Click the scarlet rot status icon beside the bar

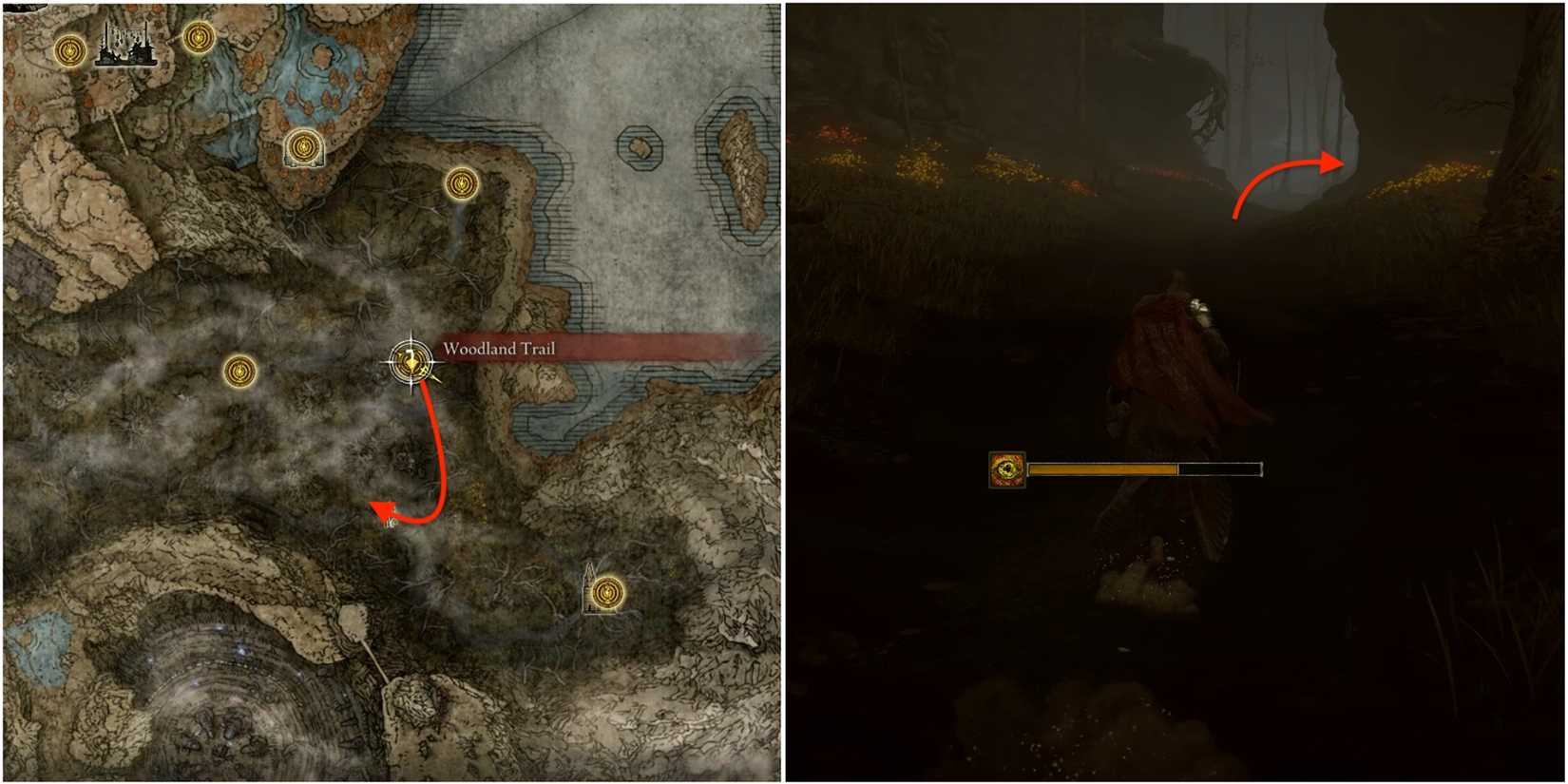tap(1006, 468)
